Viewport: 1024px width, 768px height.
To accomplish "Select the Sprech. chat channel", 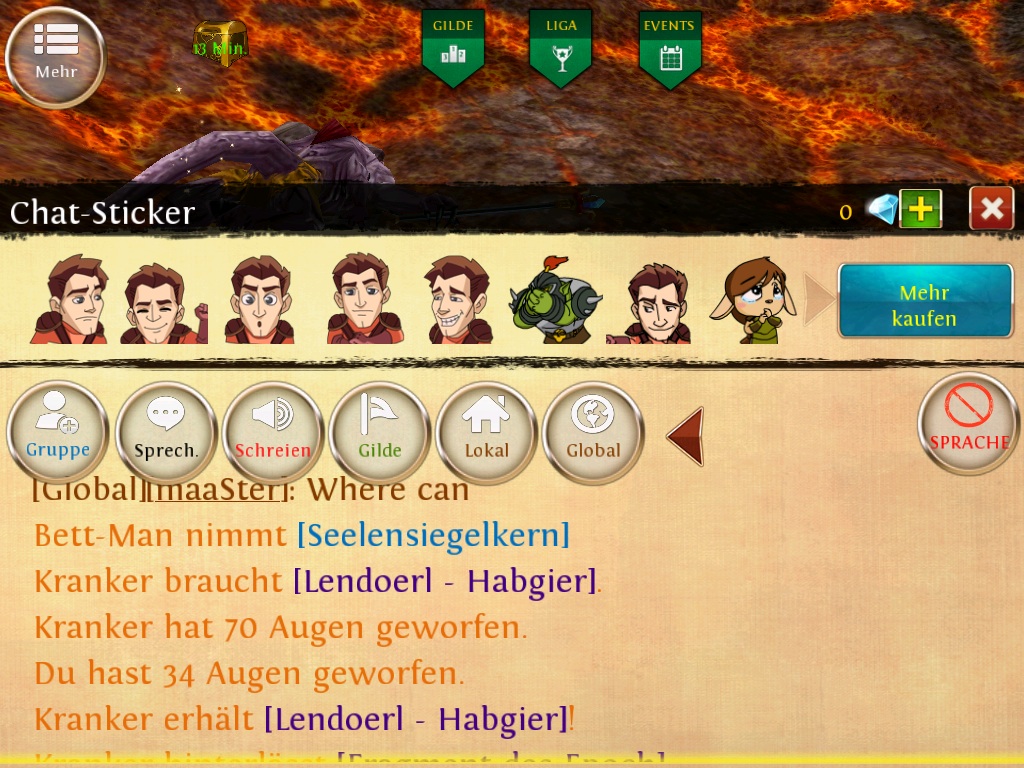I will point(166,432).
